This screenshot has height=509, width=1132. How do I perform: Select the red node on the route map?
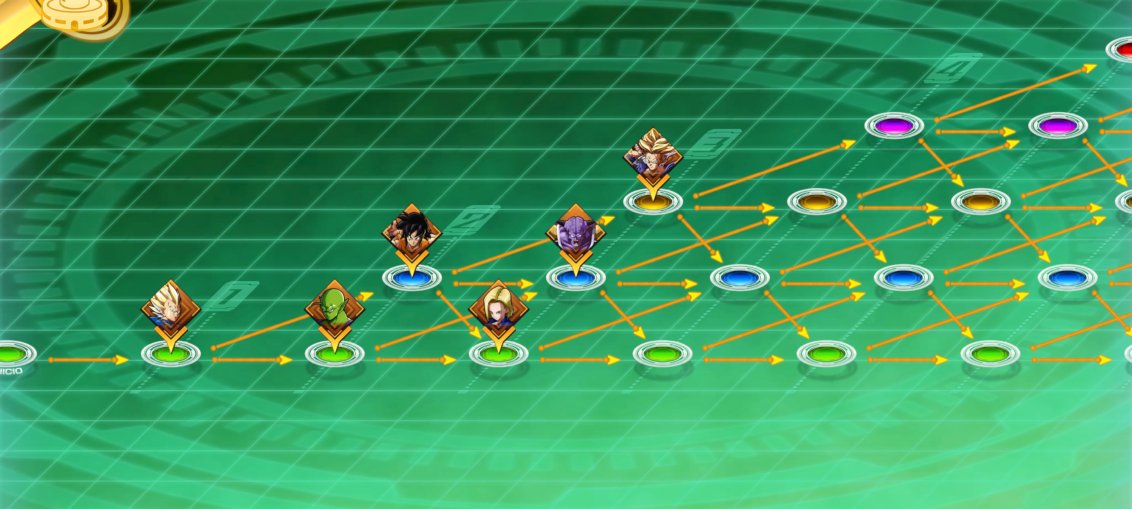[1124, 48]
